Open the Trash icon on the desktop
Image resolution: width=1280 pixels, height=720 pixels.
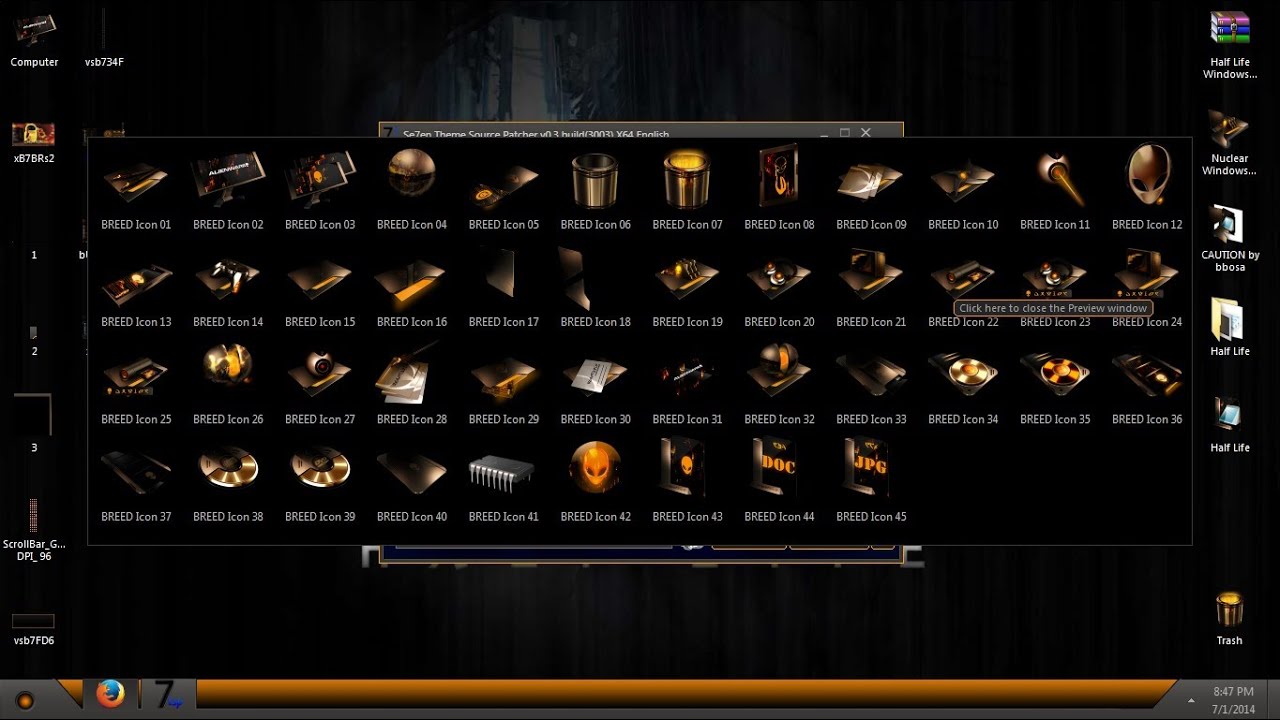[1228, 608]
